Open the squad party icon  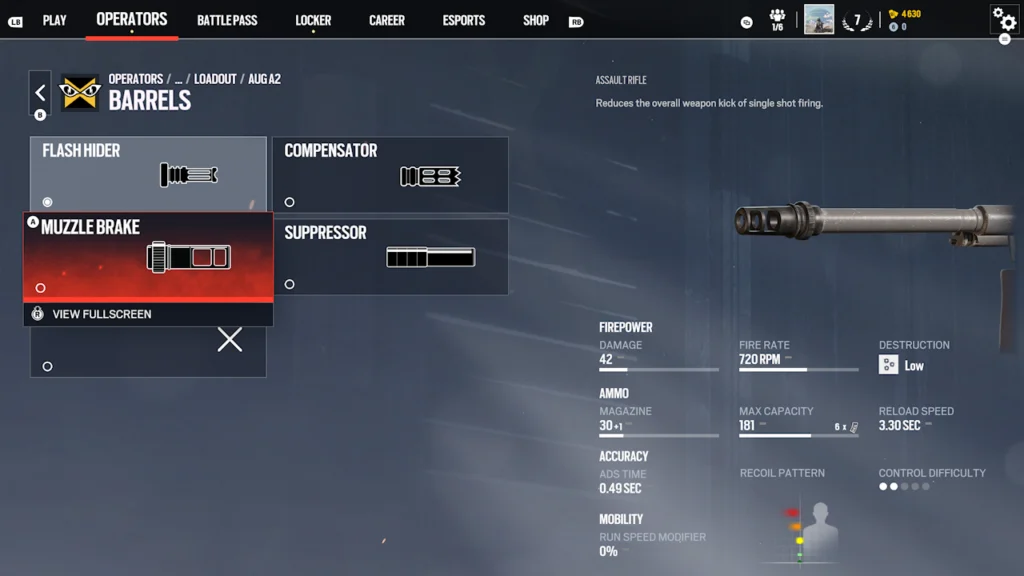click(777, 19)
